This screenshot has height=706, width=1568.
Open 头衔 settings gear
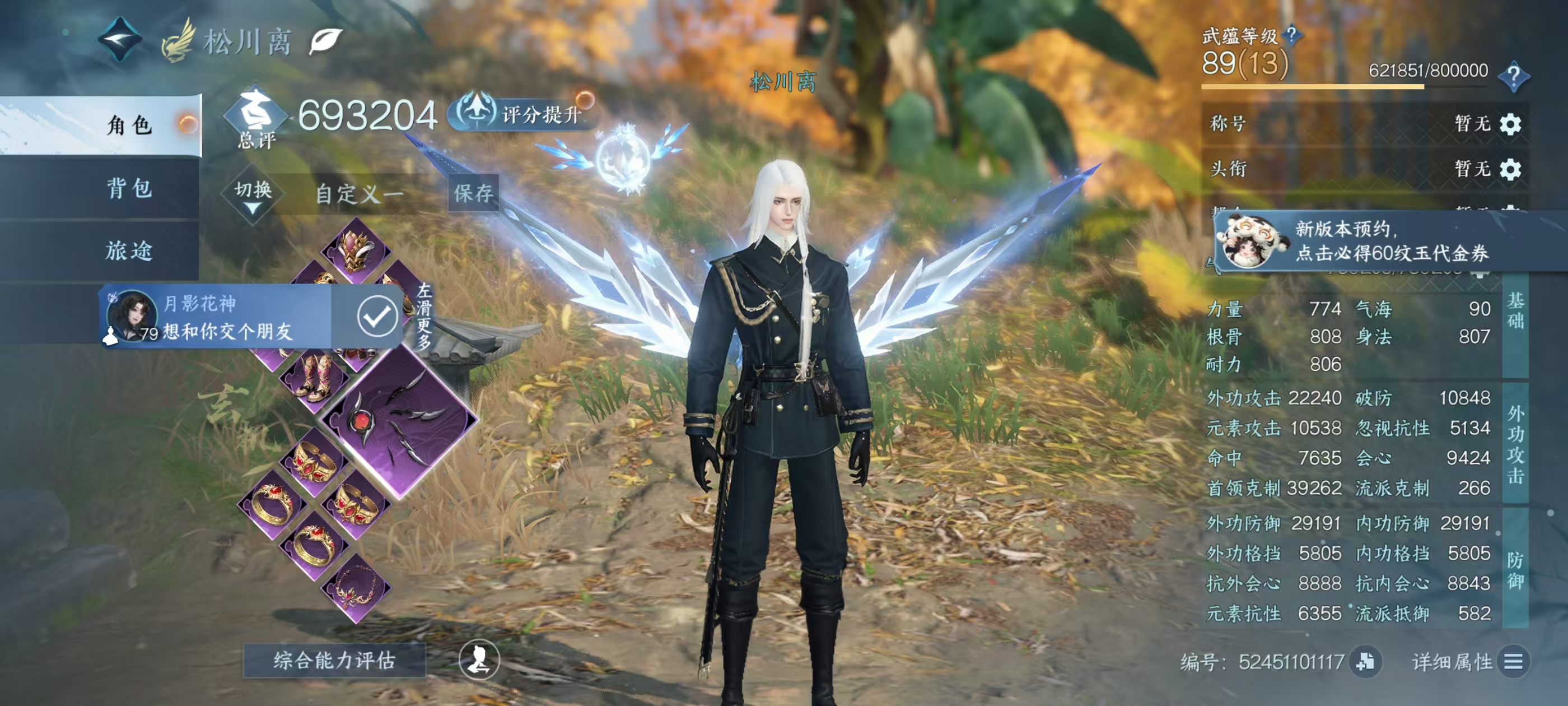coord(1510,169)
